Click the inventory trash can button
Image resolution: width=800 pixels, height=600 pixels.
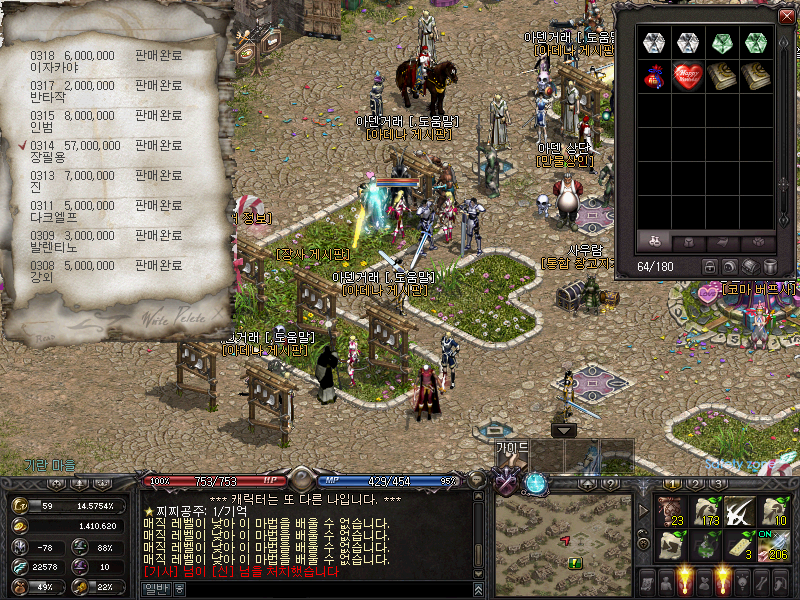(769, 267)
